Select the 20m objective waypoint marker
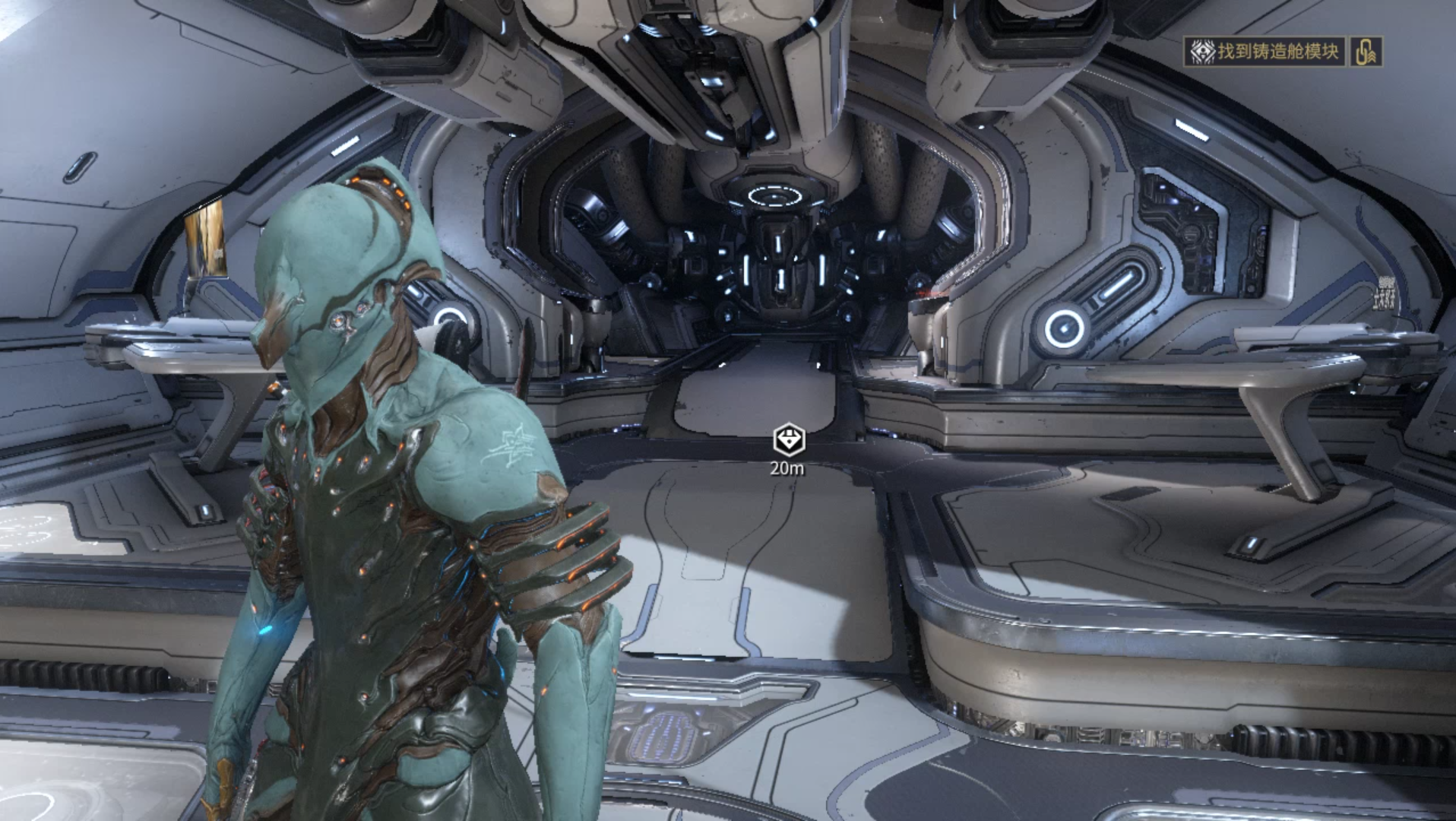 [788, 440]
